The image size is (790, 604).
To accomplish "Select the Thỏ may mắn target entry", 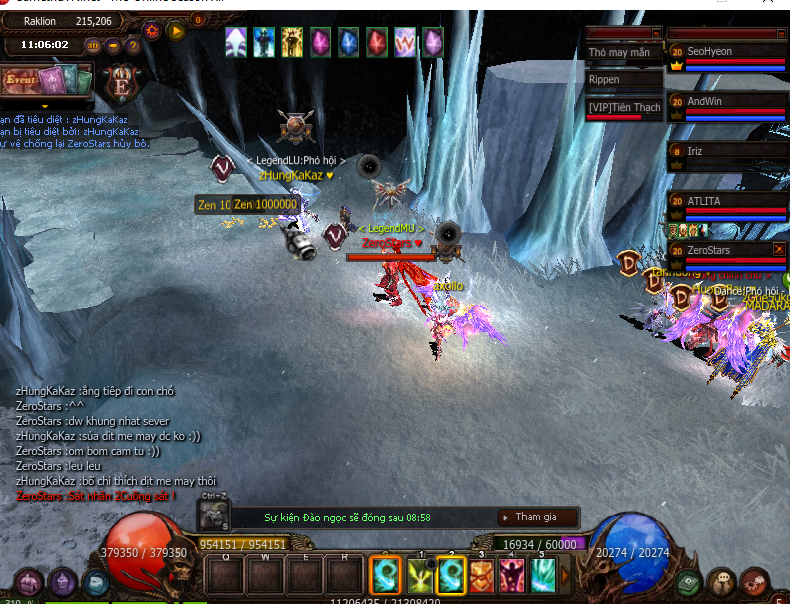I will (x=624, y=52).
